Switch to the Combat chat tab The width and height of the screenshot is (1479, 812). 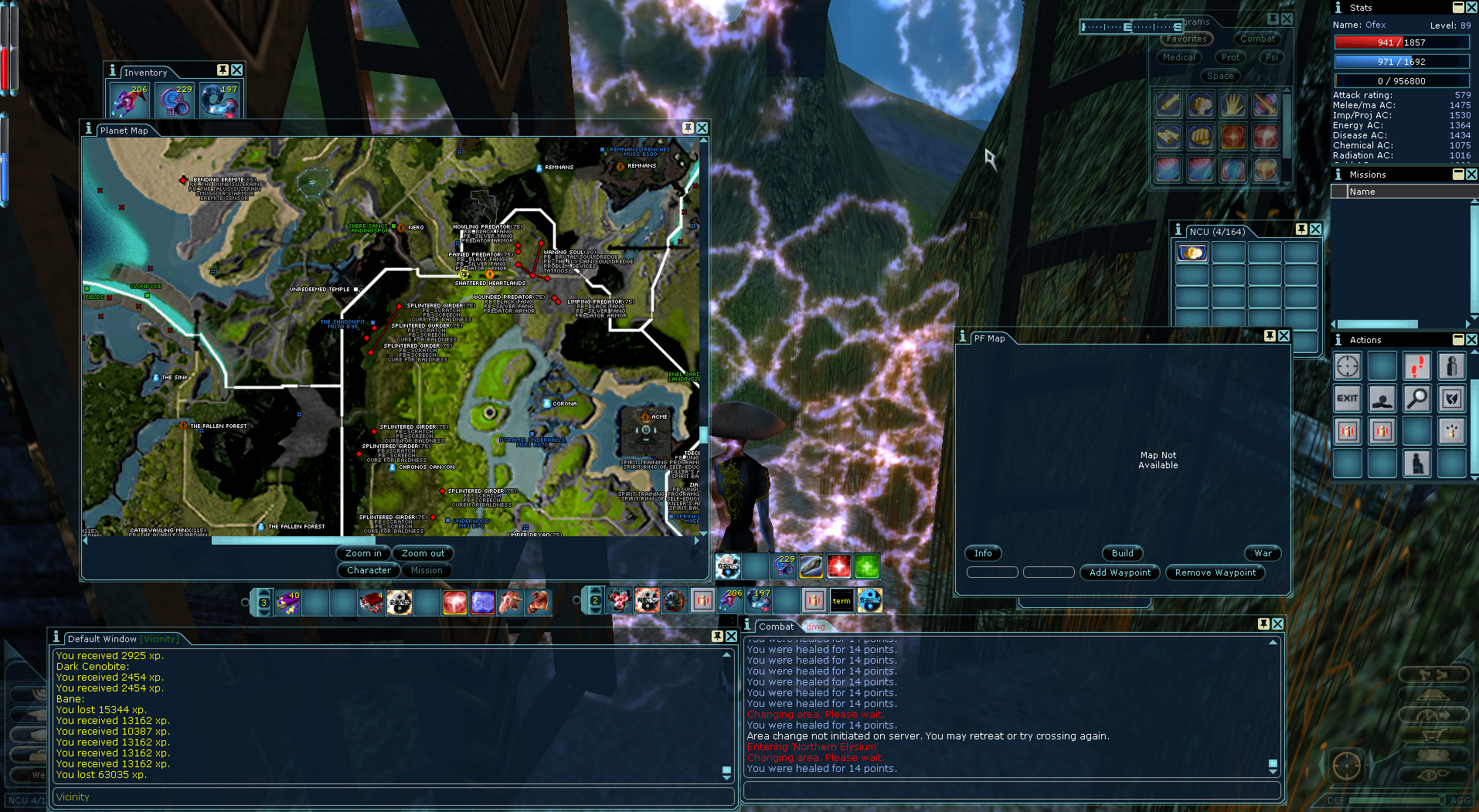click(x=776, y=627)
